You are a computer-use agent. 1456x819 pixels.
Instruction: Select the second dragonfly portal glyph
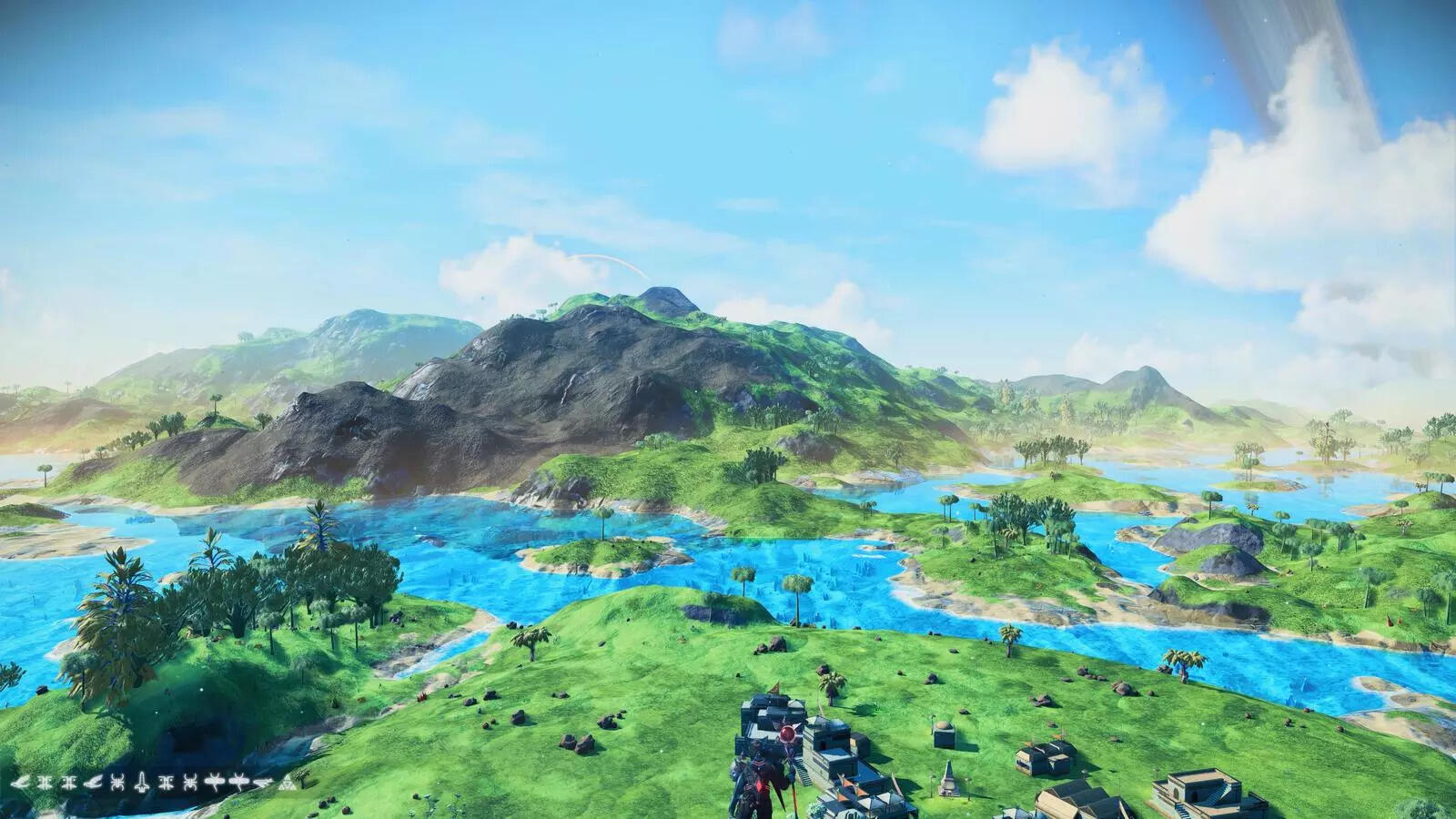(x=238, y=783)
